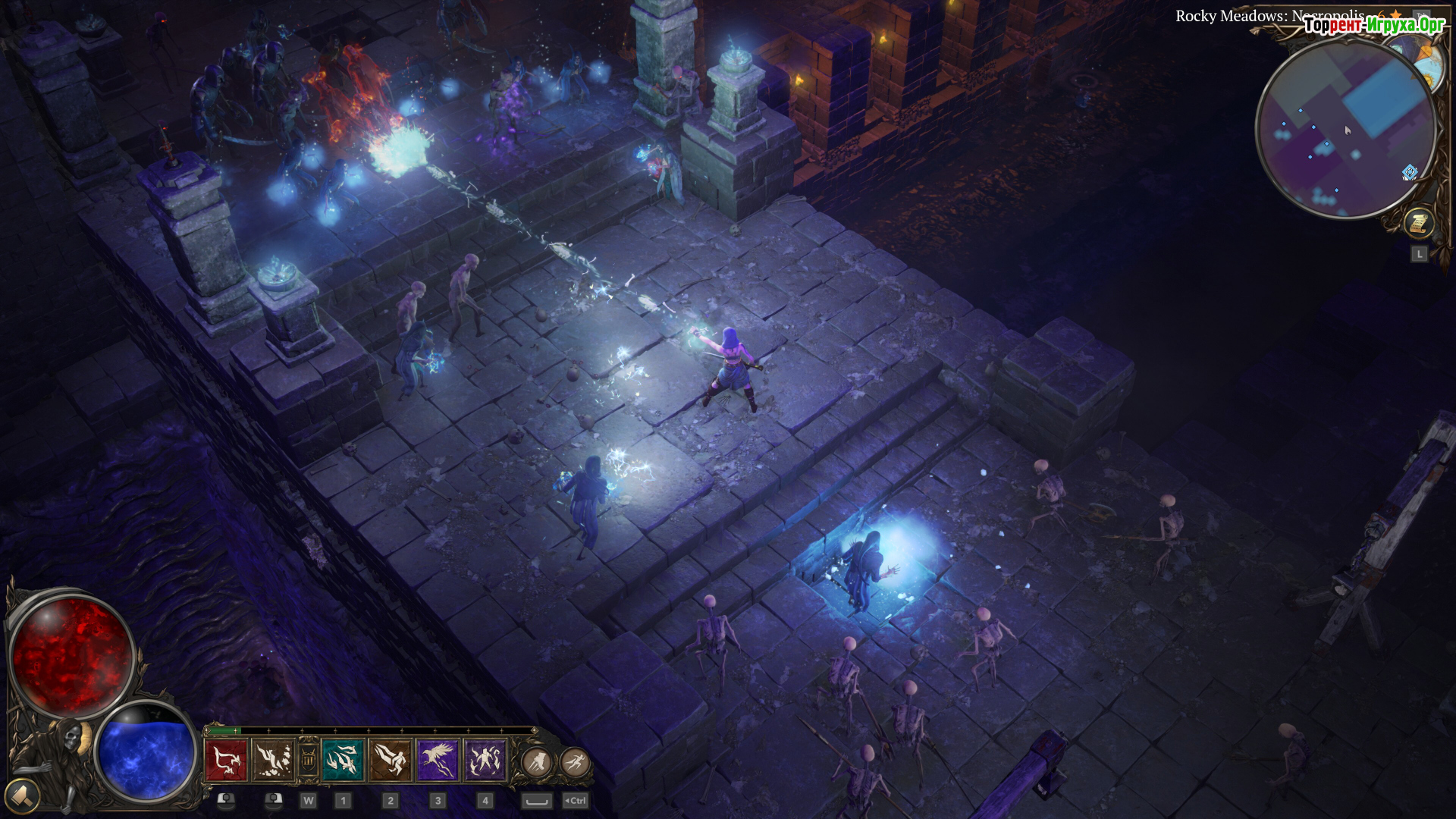Use the round winged boot dash ability
This screenshot has width=1456, height=819.
click(537, 761)
